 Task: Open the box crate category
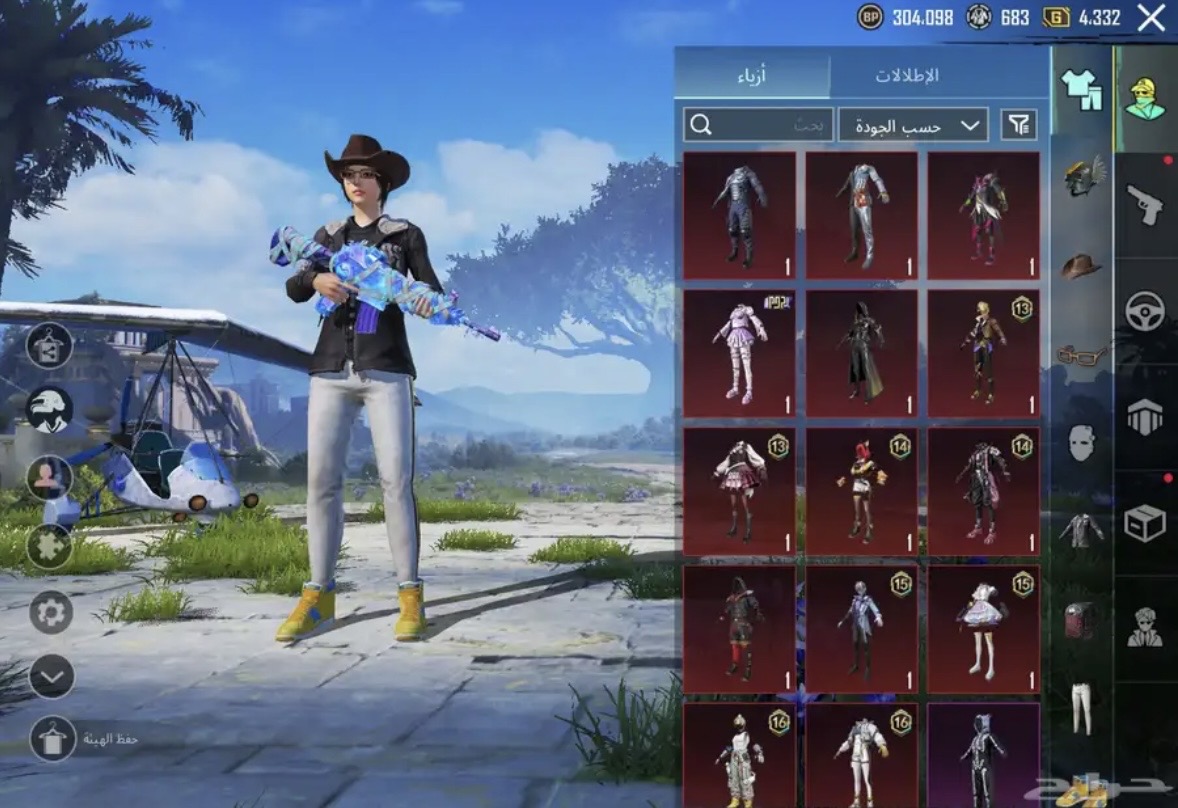click(1145, 523)
